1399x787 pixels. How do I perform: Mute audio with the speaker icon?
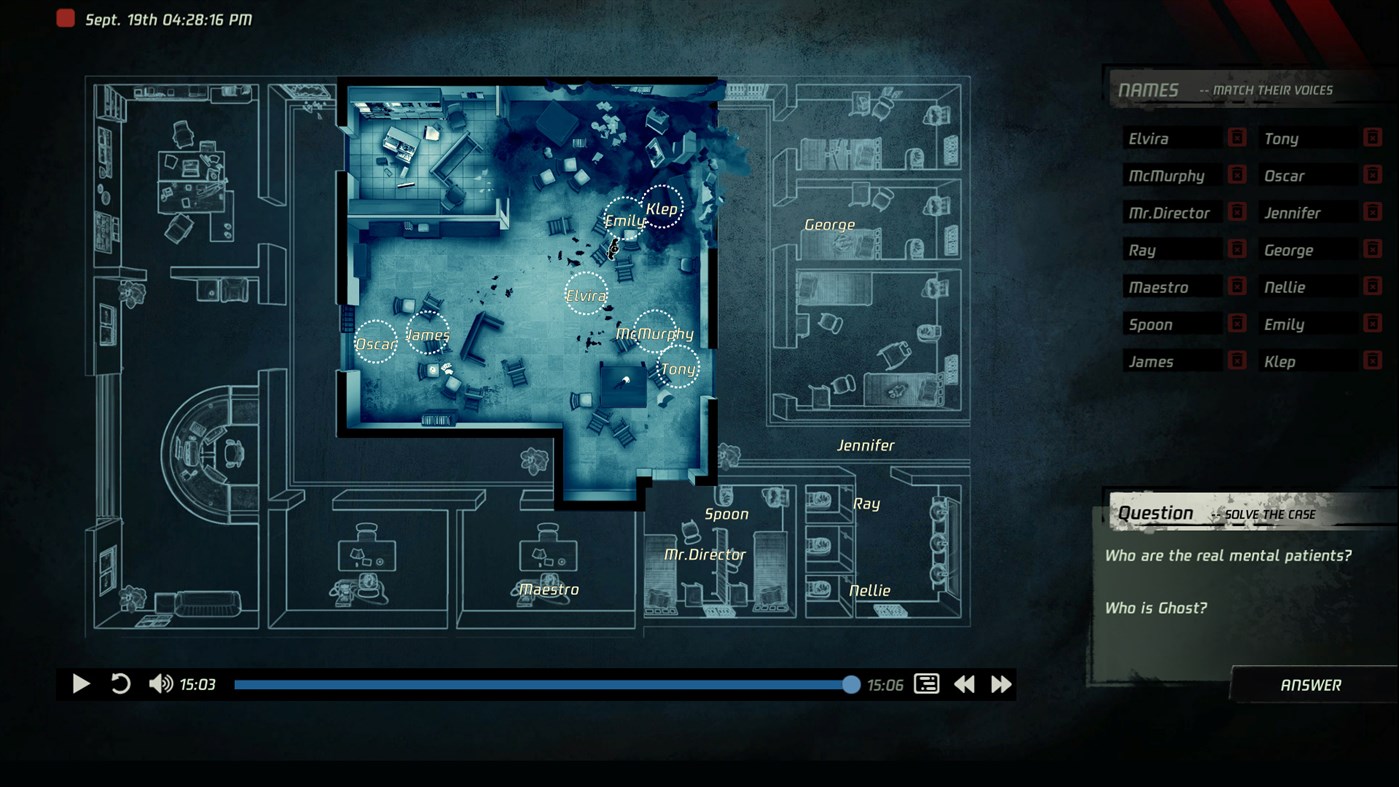(x=160, y=683)
